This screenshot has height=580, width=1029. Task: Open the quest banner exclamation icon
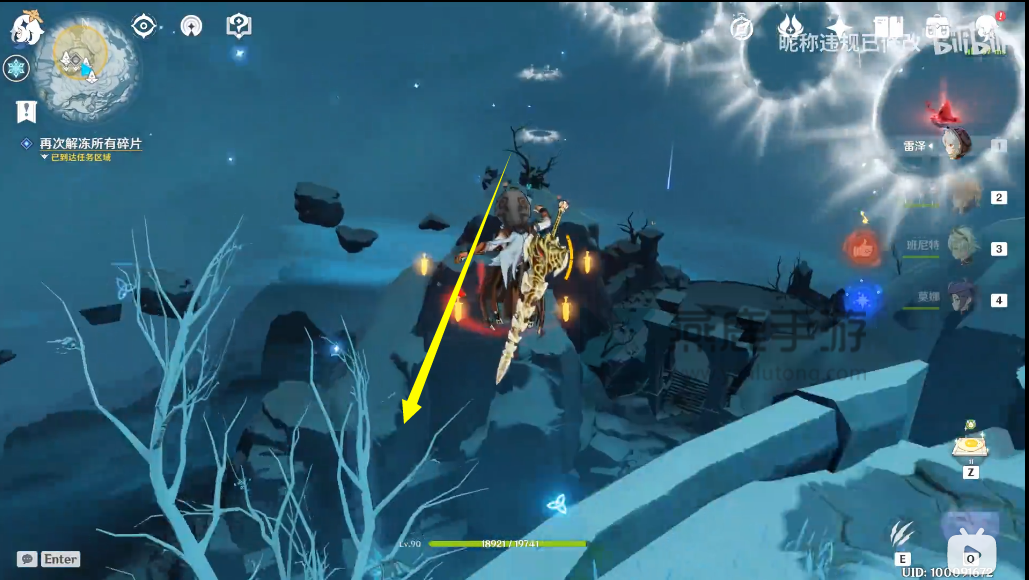pyautogui.click(x=26, y=111)
